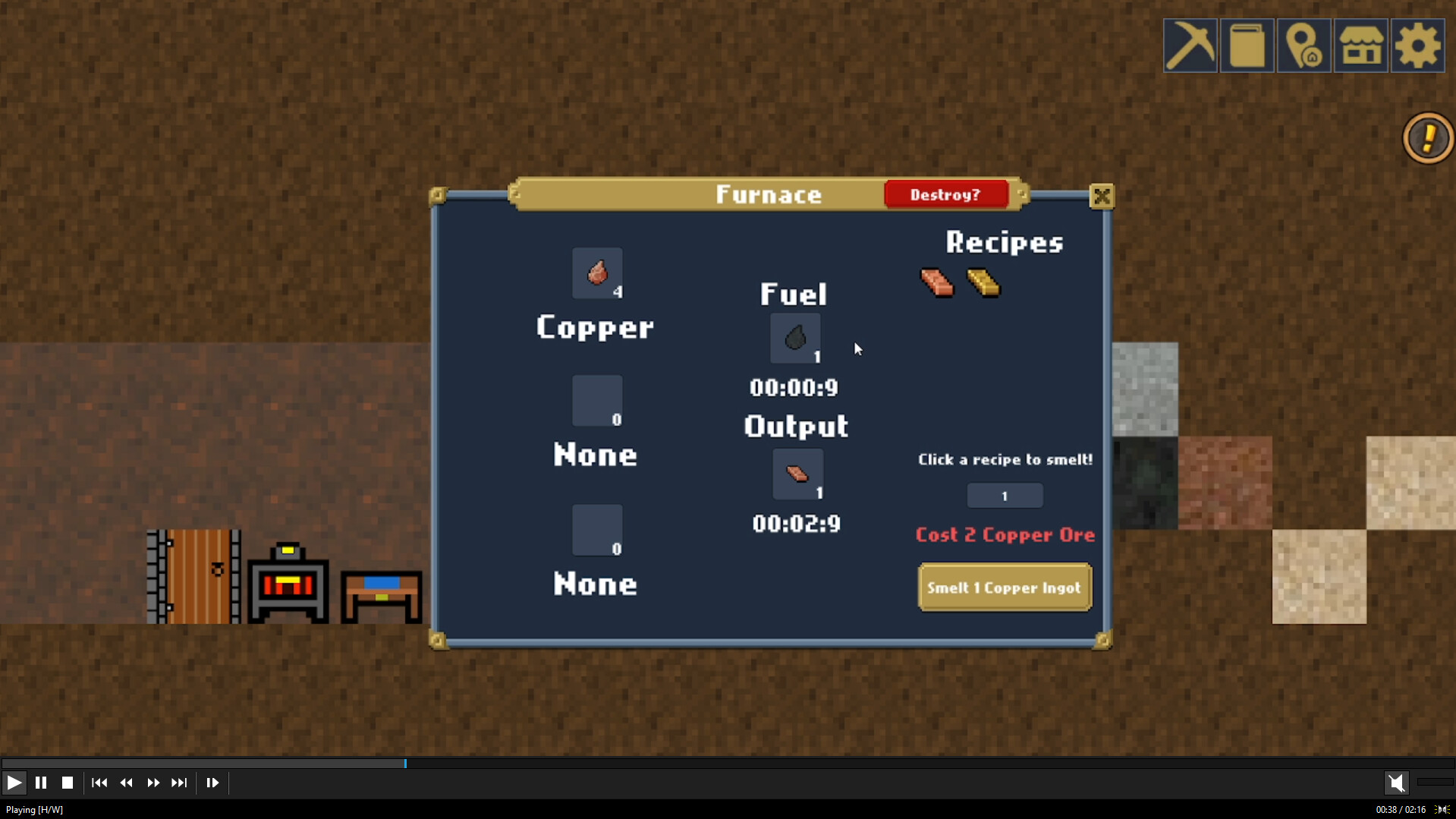This screenshot has height=819, width=1456.
Task: Open the waypoint map icon
Action: tap(1304, 46)
